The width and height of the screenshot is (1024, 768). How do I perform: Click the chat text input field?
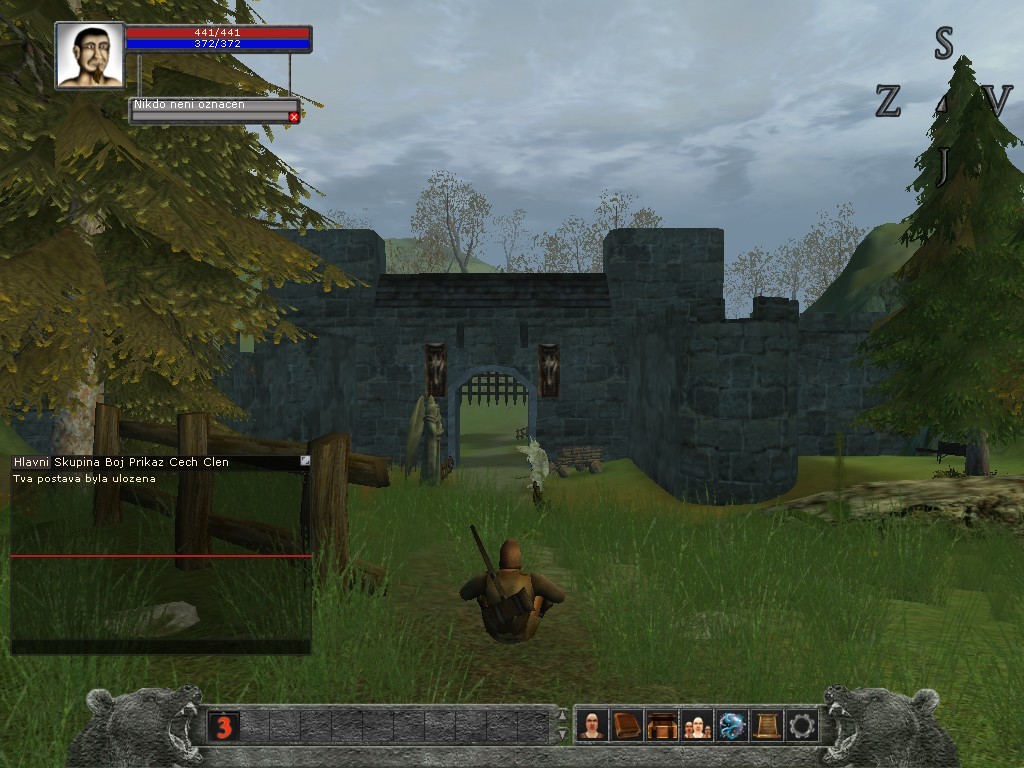pyautogui.click(x=160, y=647)
